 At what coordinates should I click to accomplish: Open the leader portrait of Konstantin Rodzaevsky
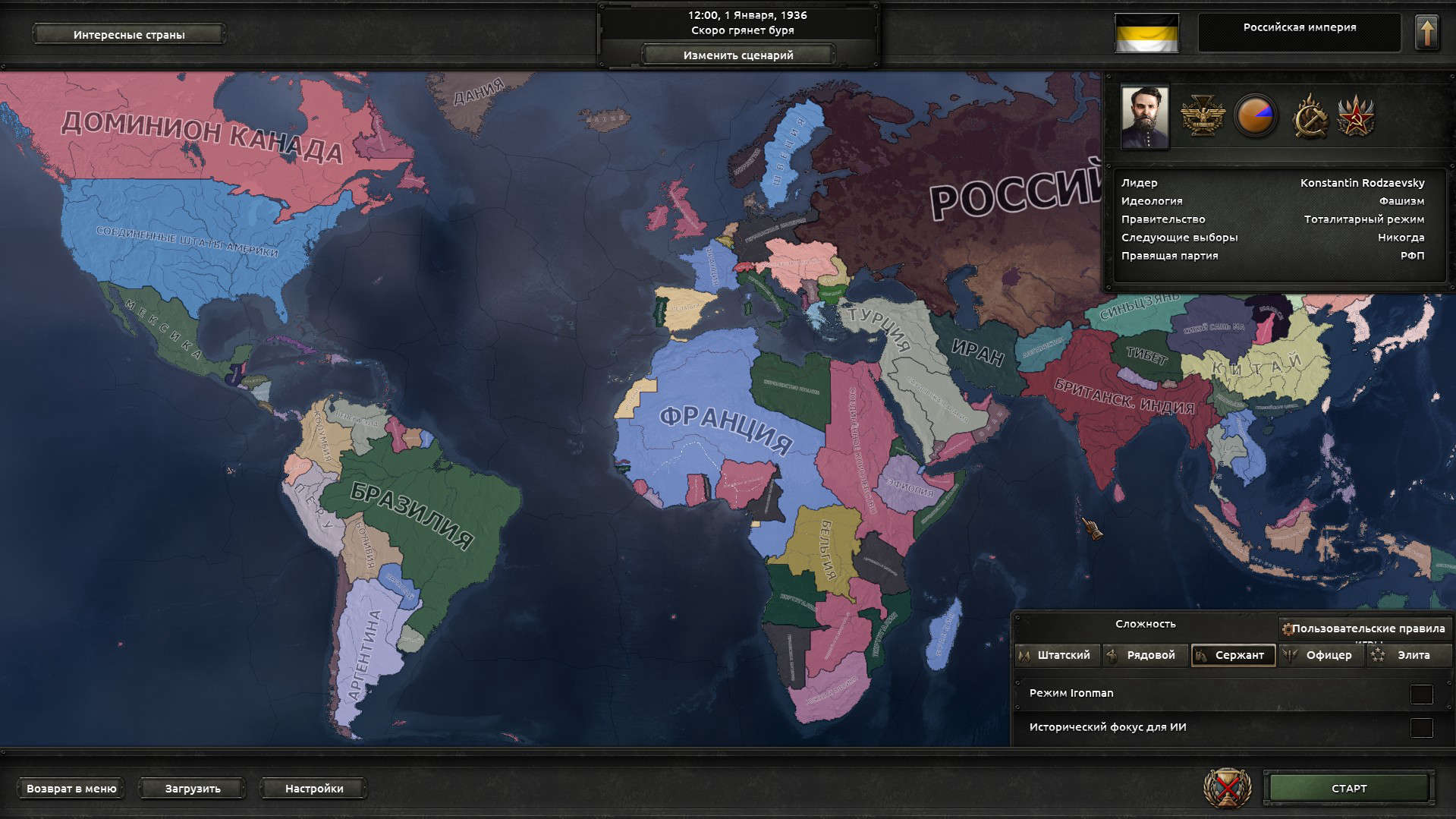click(x=1144, y=117)
